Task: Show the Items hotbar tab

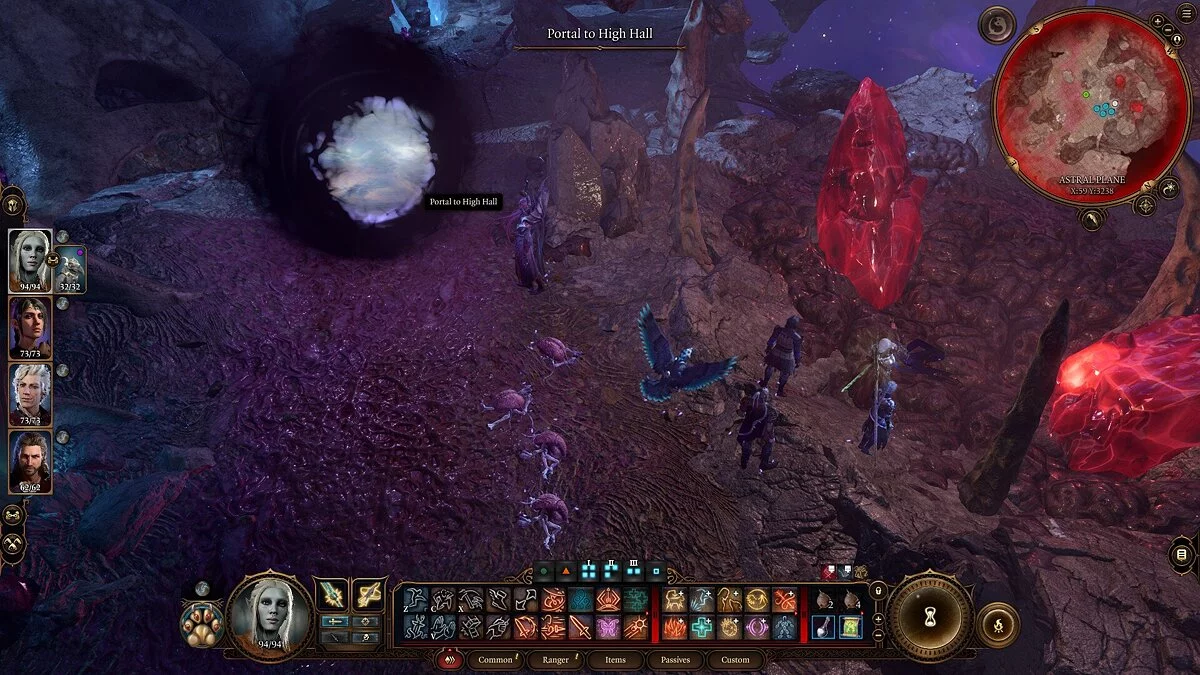Action: point(615,660)
